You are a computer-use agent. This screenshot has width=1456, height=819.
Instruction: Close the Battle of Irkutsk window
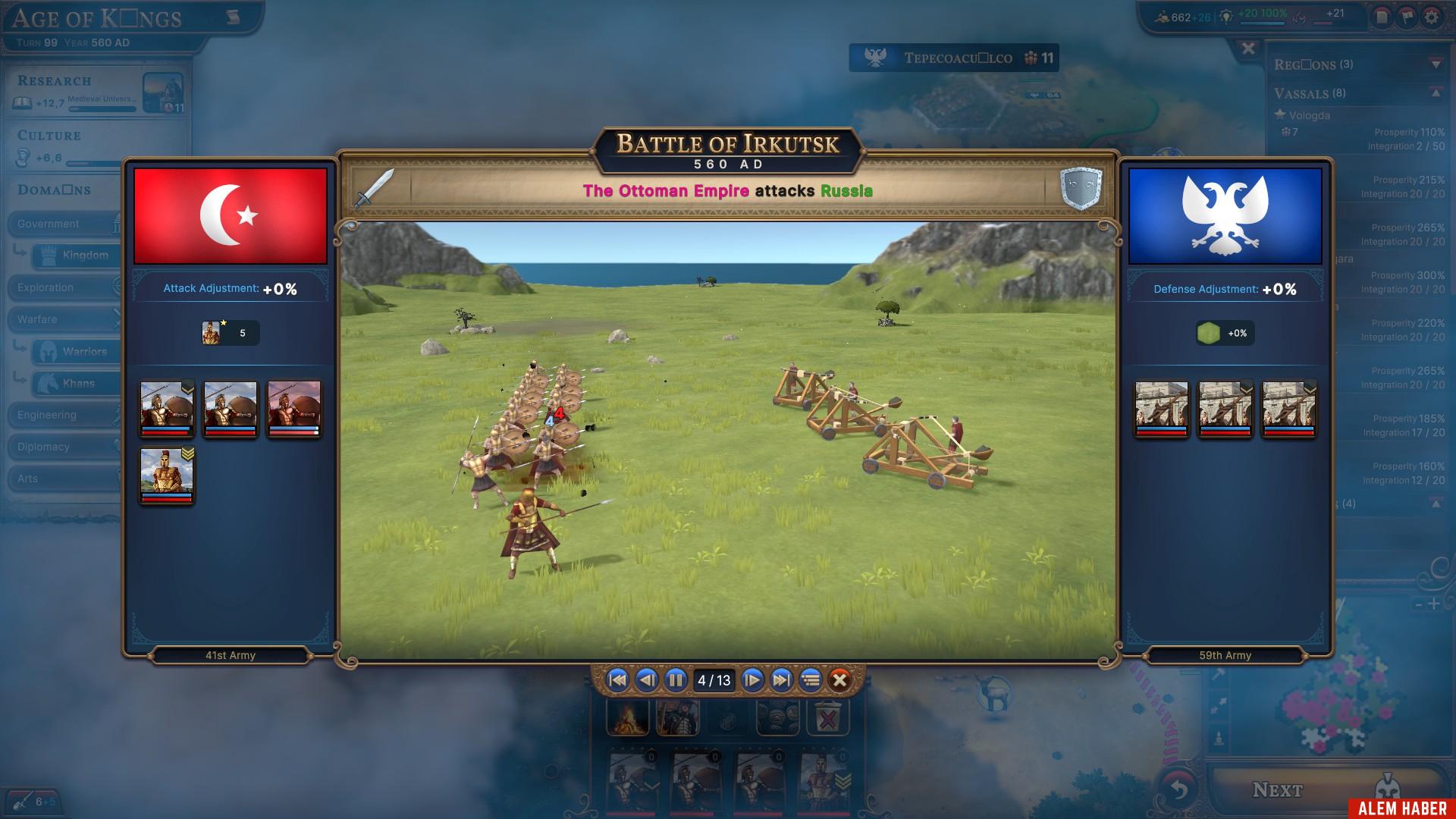pos(839,680)
